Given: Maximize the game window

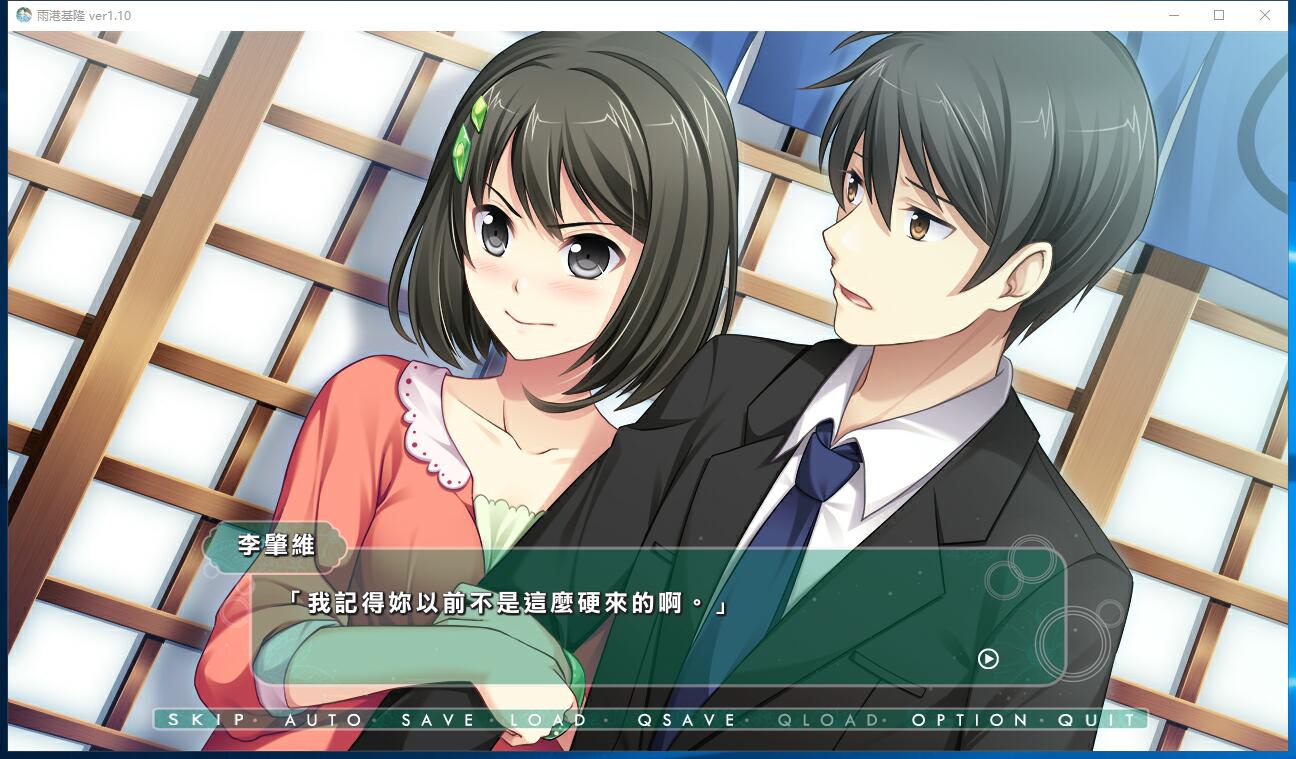Looking at the screenshot, I should click(1219, 15).
